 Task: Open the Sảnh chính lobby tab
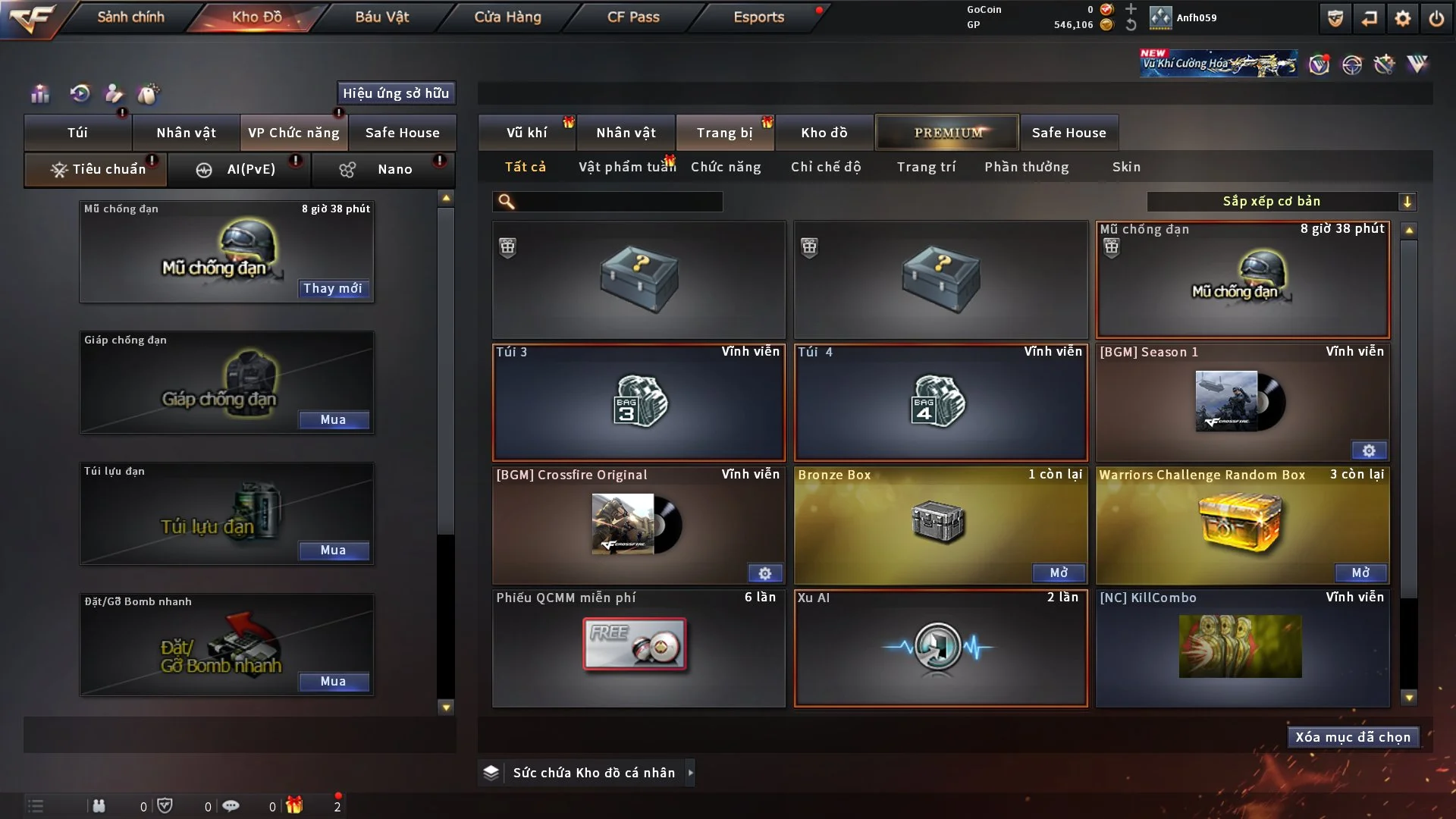pyautogui.click(x=130, y=17)
